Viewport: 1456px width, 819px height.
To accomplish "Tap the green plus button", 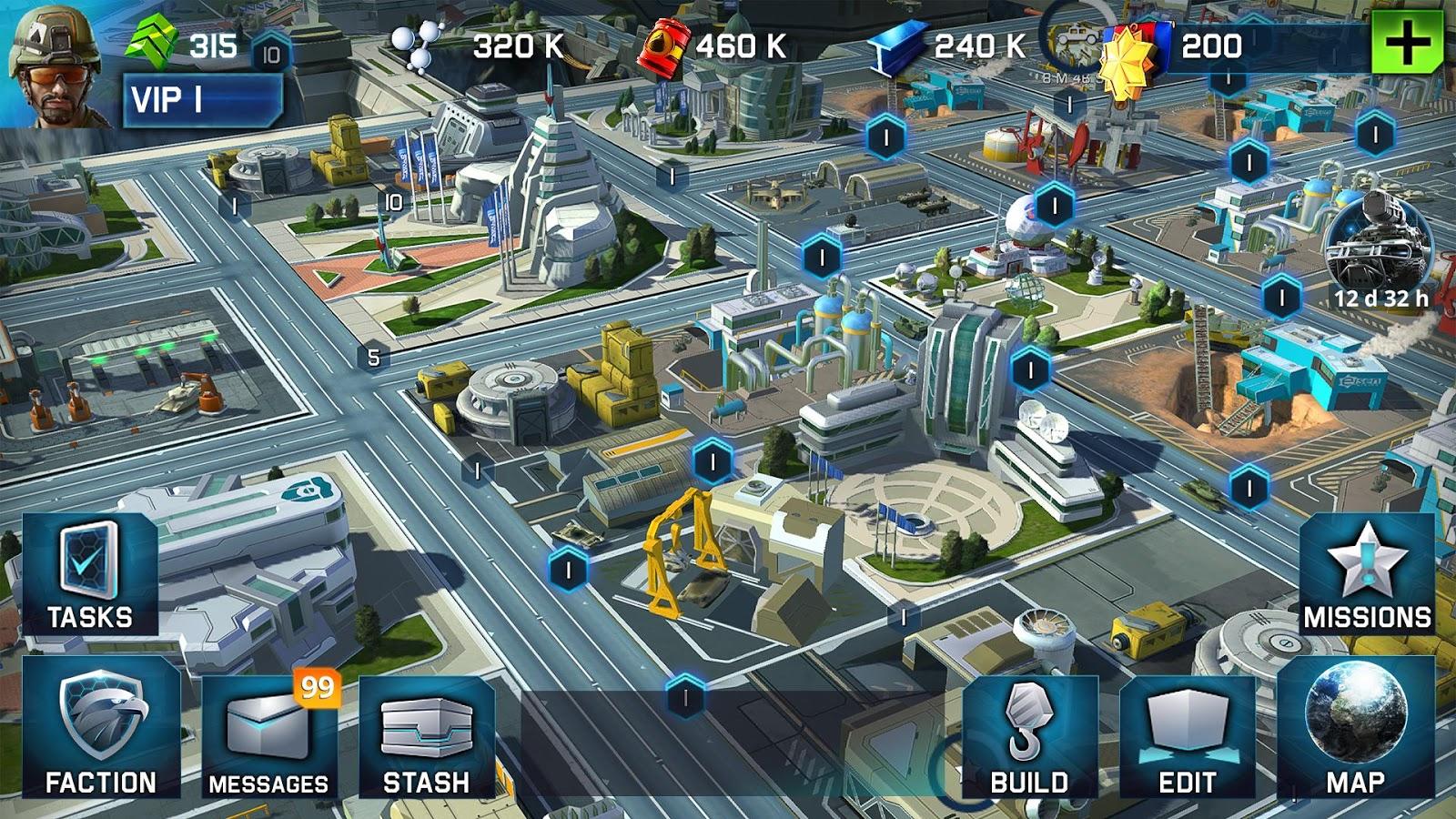I will click(x=1407, y=42).
